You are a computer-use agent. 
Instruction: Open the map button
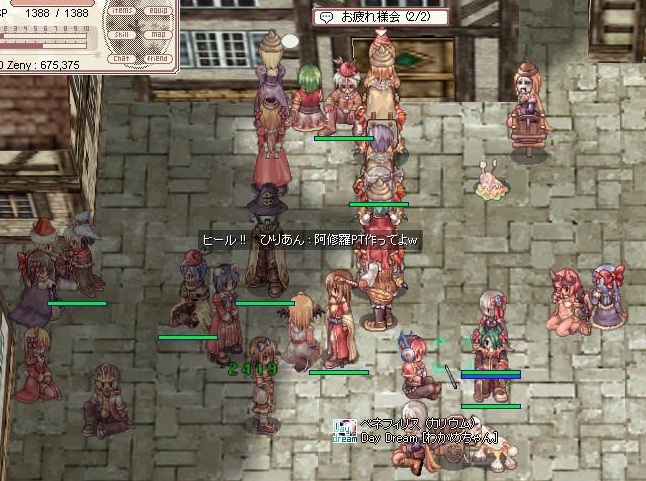click(156, 34)
